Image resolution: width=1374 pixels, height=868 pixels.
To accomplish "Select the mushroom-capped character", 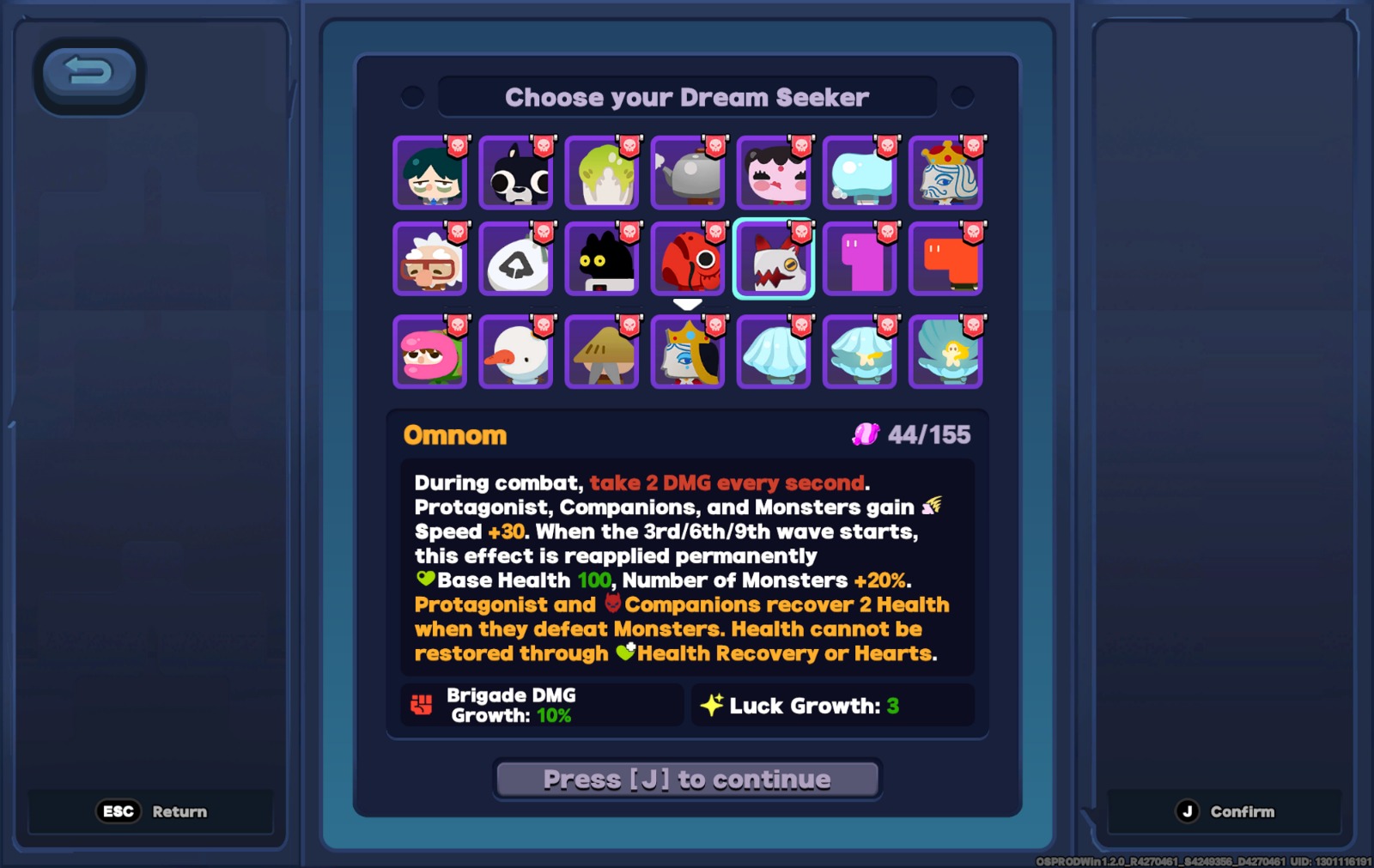I will pos(602,352).
